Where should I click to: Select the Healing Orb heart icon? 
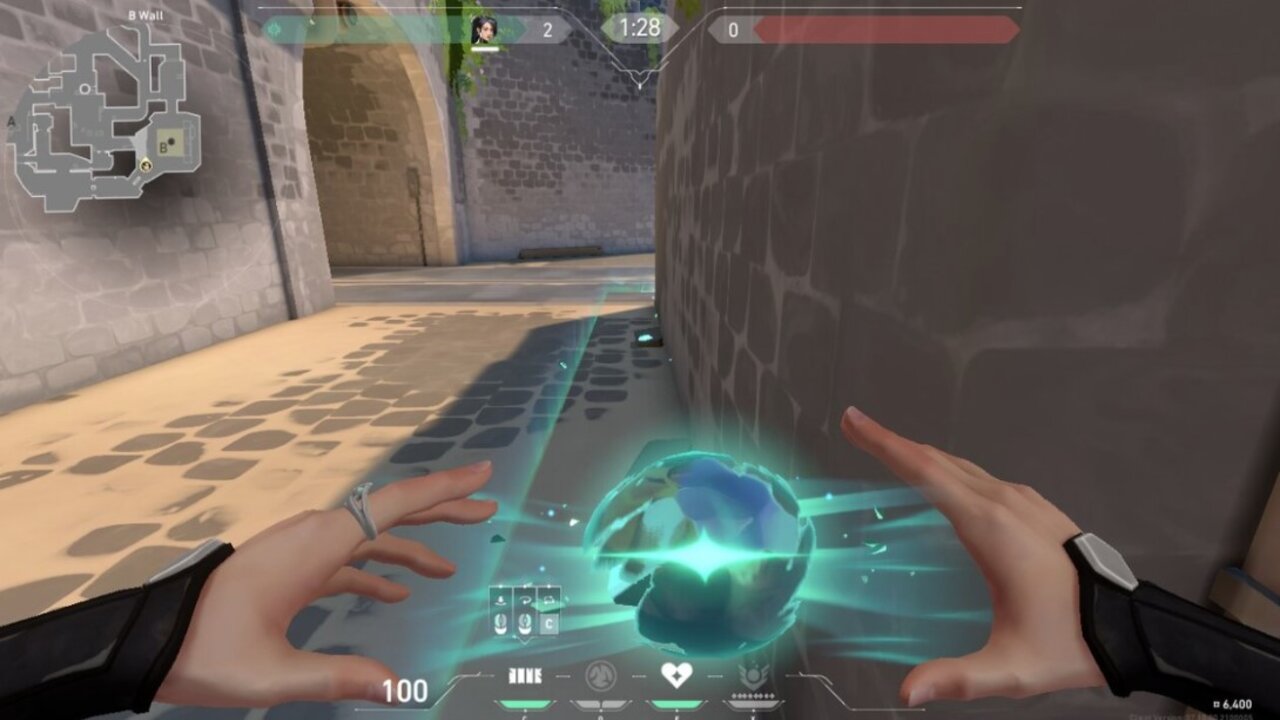(x=675, y=674)
